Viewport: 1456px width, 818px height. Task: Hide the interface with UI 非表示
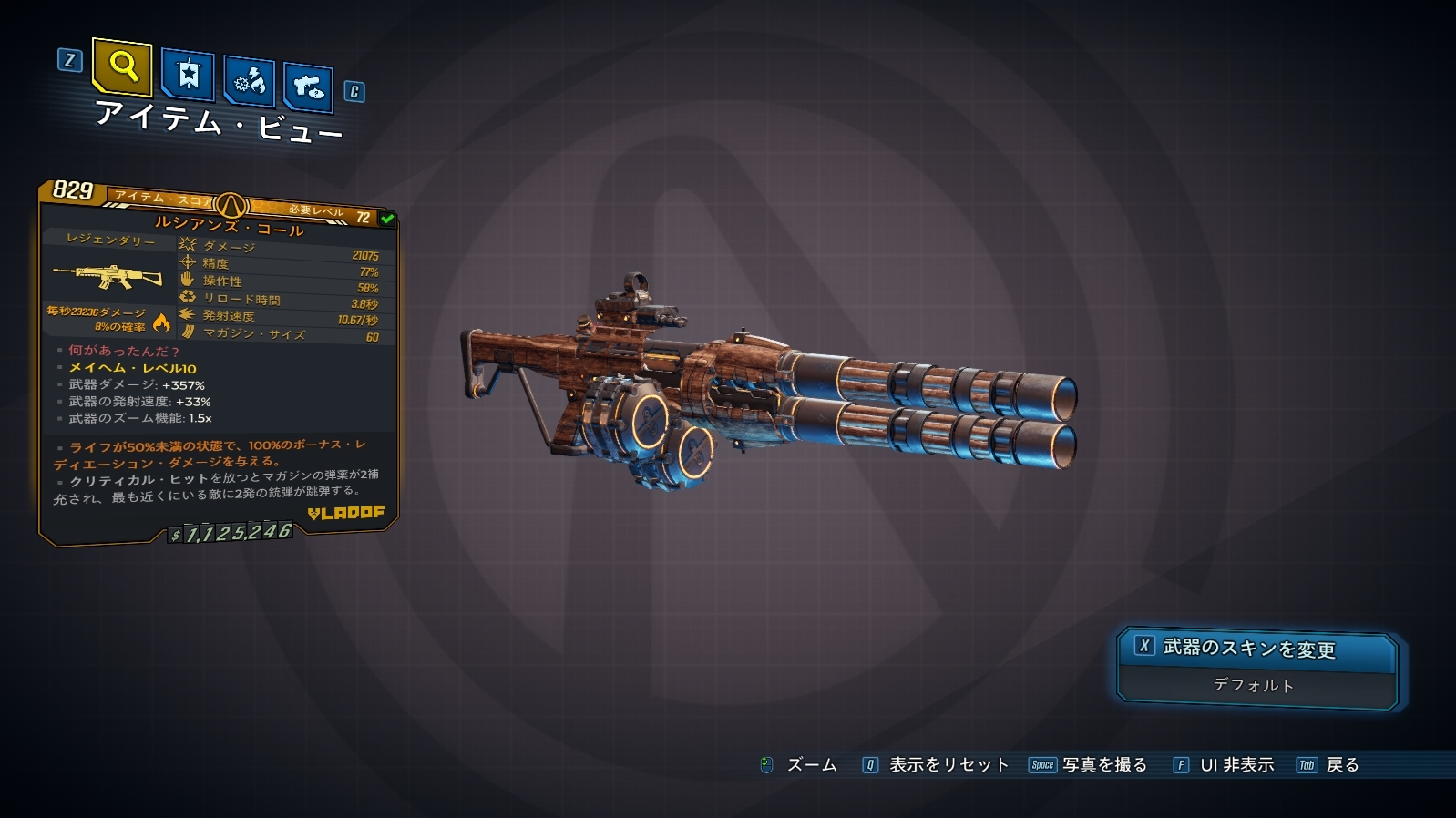click(x=1224, y=765)
